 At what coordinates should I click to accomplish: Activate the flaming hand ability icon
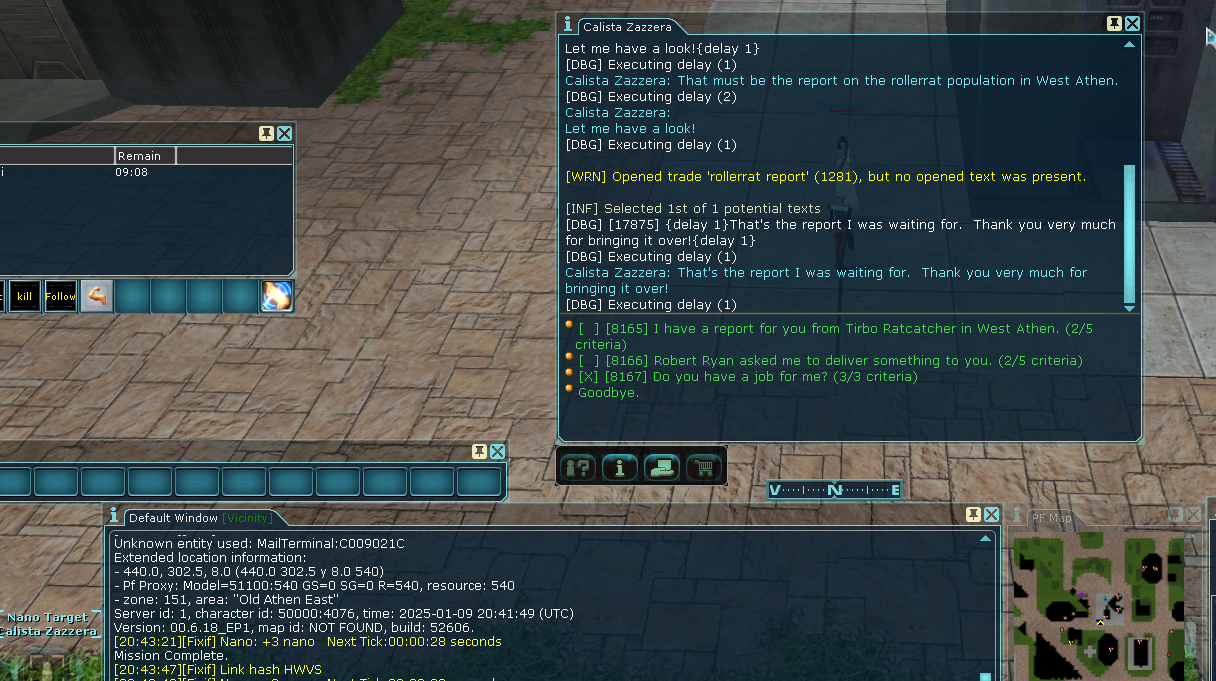(x=277, y=296)
